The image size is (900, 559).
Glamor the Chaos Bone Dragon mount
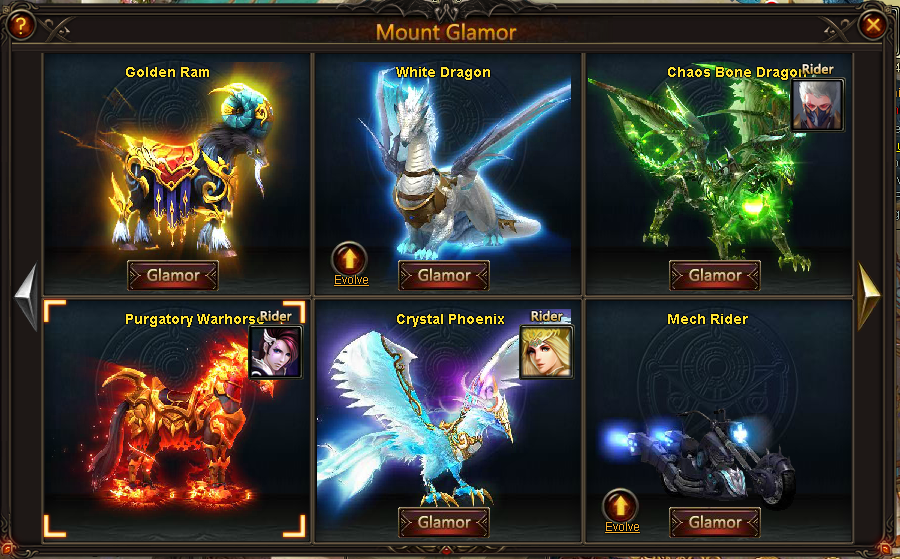pos(715,275)
